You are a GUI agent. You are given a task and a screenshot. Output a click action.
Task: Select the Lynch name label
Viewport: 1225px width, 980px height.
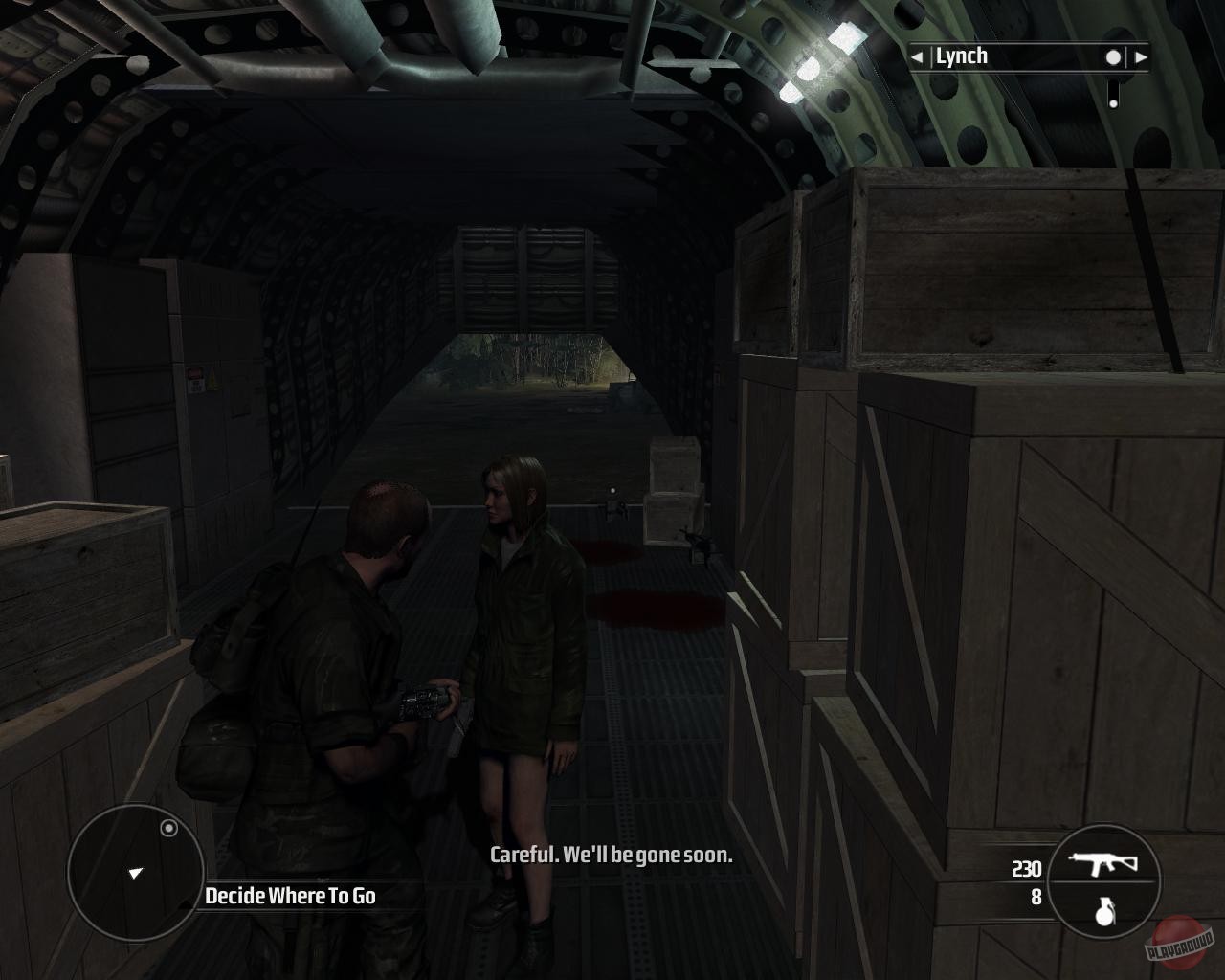pos(962,55)
